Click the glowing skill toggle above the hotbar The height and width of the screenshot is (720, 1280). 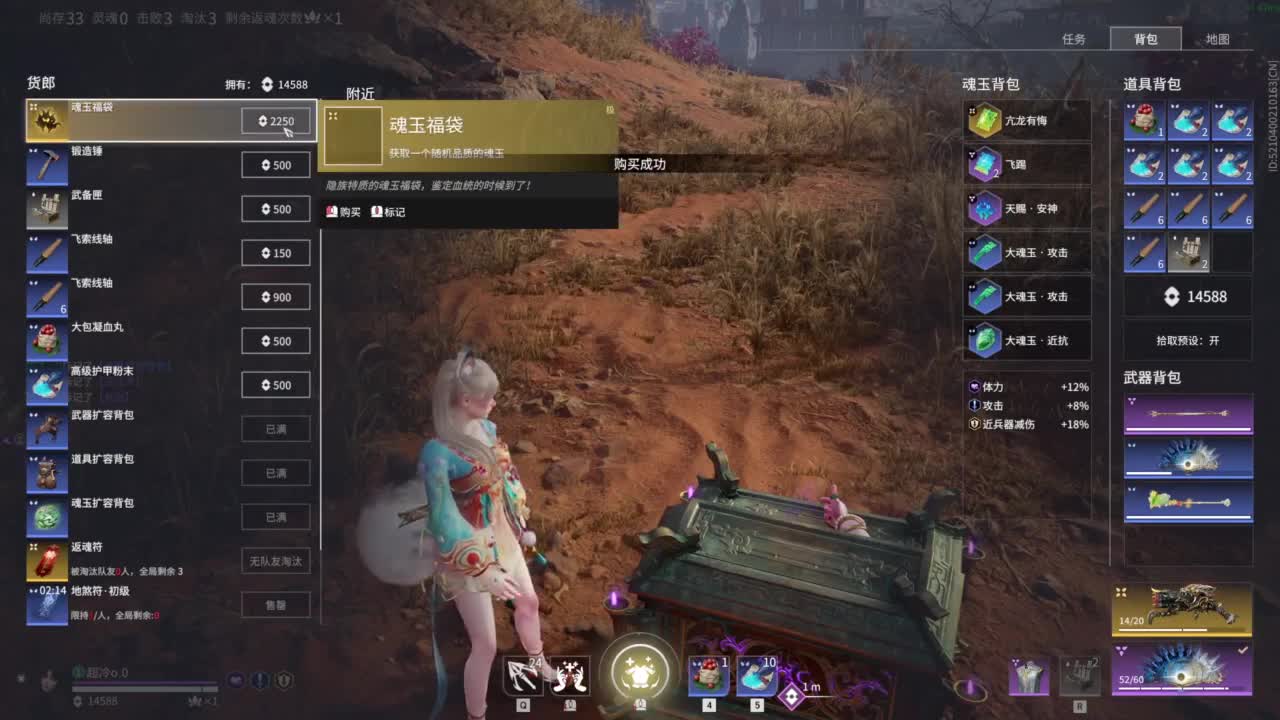pyautogui.click(x=639, y=673)
